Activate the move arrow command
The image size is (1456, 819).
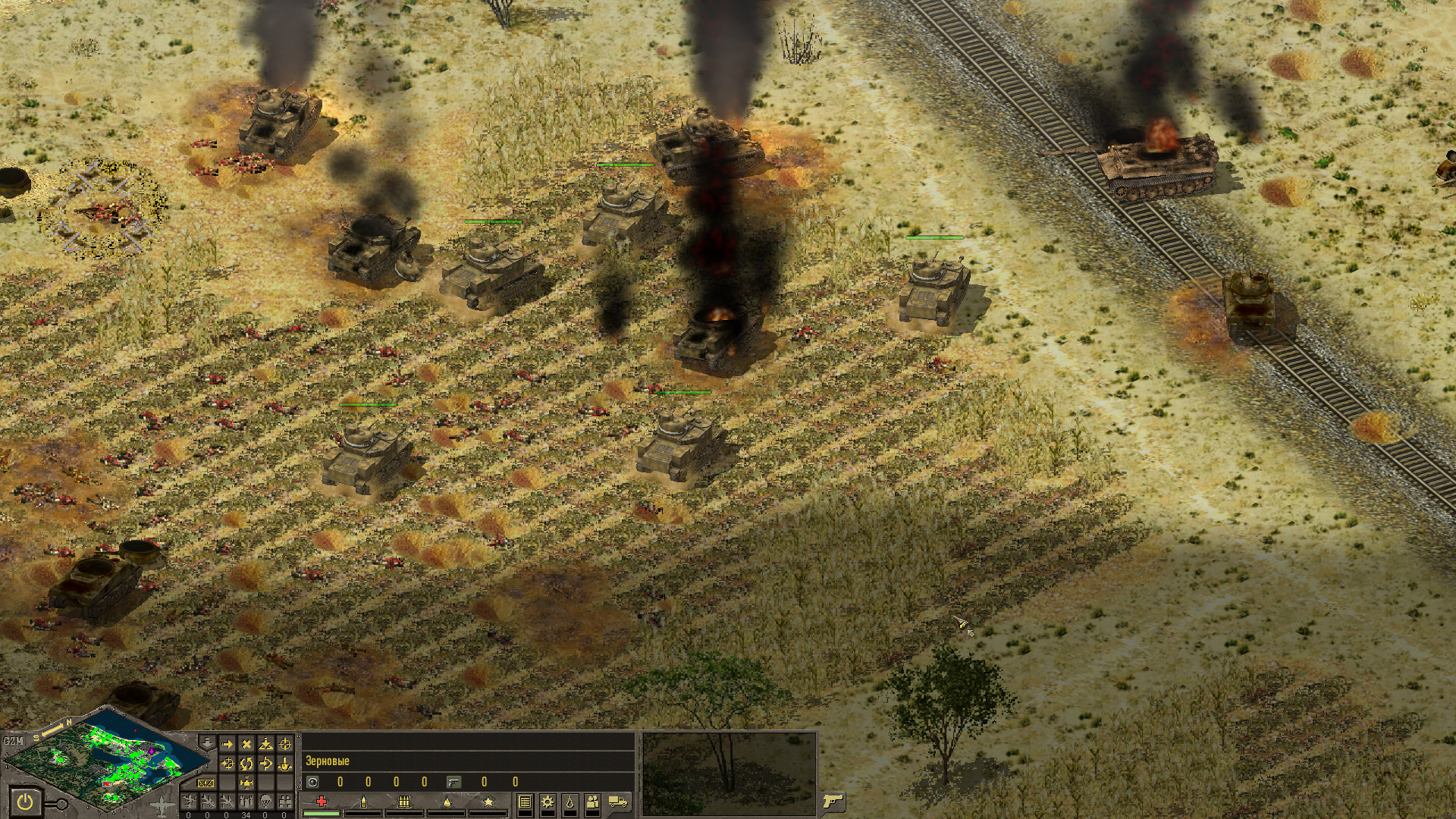[227, 744]
